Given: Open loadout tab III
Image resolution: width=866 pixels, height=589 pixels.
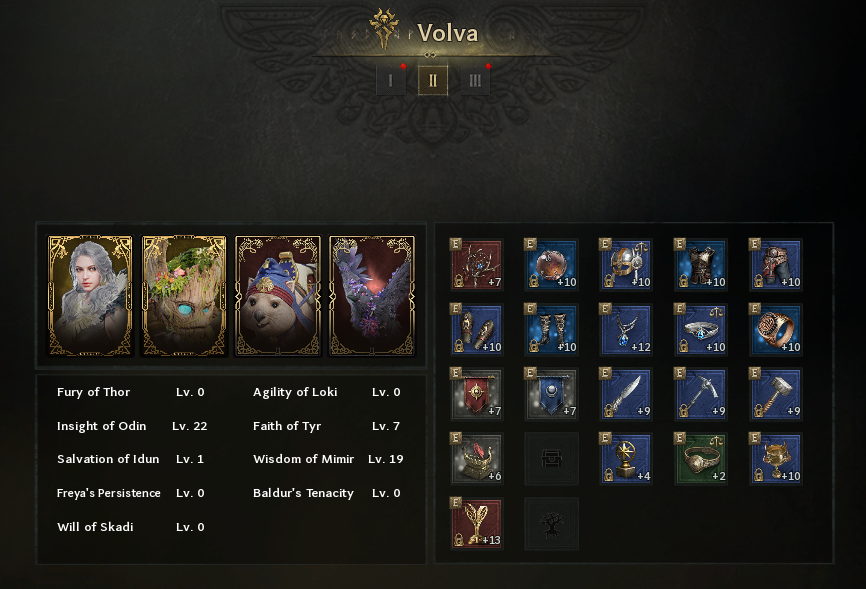Looking at the screenshot, I should point(475,81).
